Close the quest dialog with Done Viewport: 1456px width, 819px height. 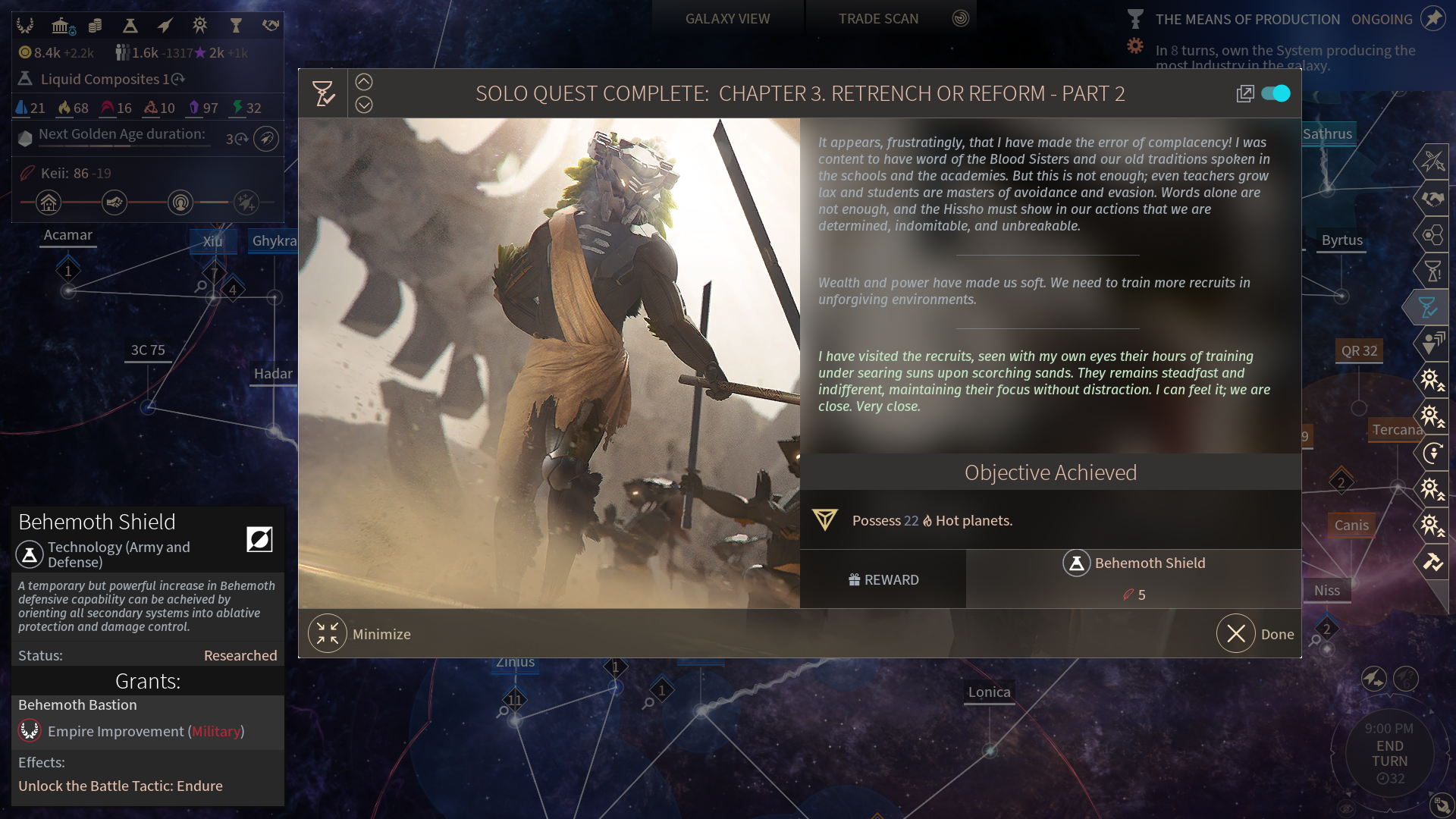click(x=1237, y=634)
